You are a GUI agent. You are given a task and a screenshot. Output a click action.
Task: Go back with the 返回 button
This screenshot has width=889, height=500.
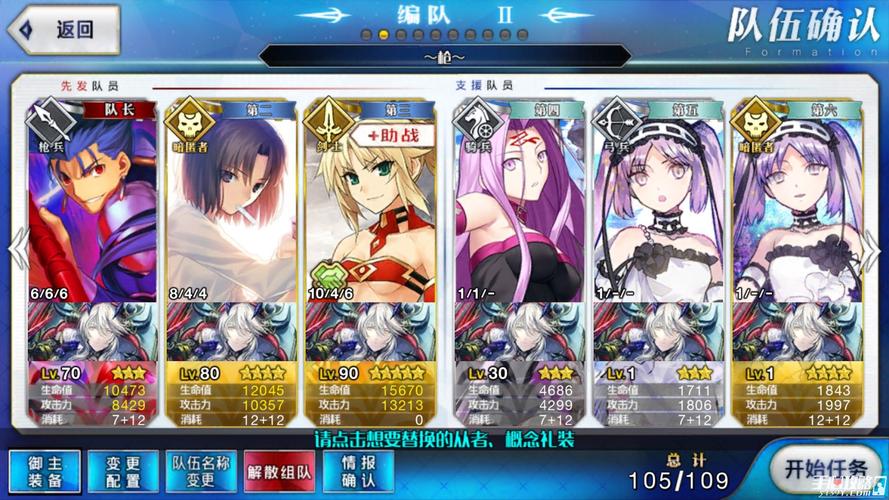click(x=63, y=28)
